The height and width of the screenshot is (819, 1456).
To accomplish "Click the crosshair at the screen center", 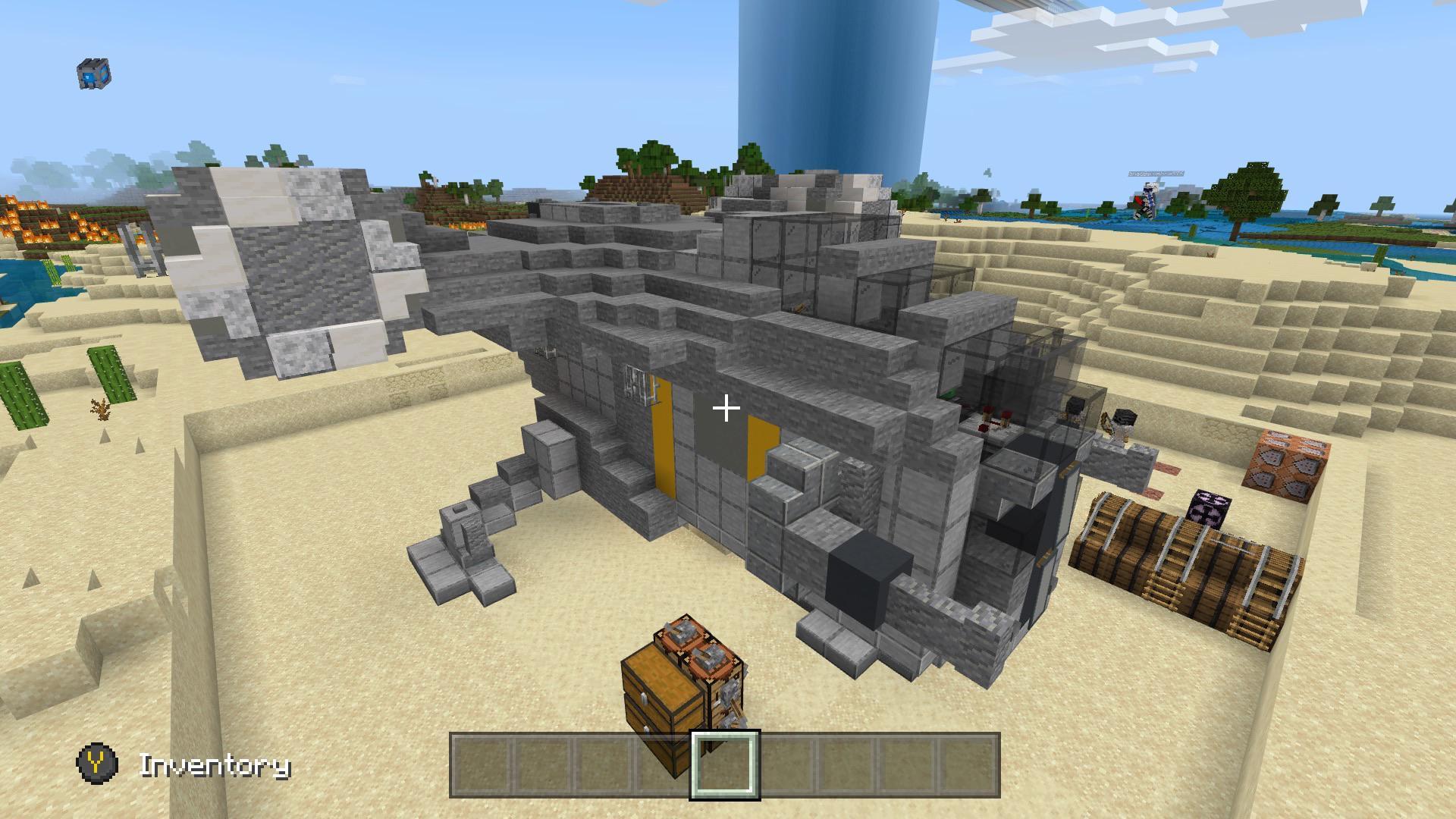I will [x=726, y=409].
